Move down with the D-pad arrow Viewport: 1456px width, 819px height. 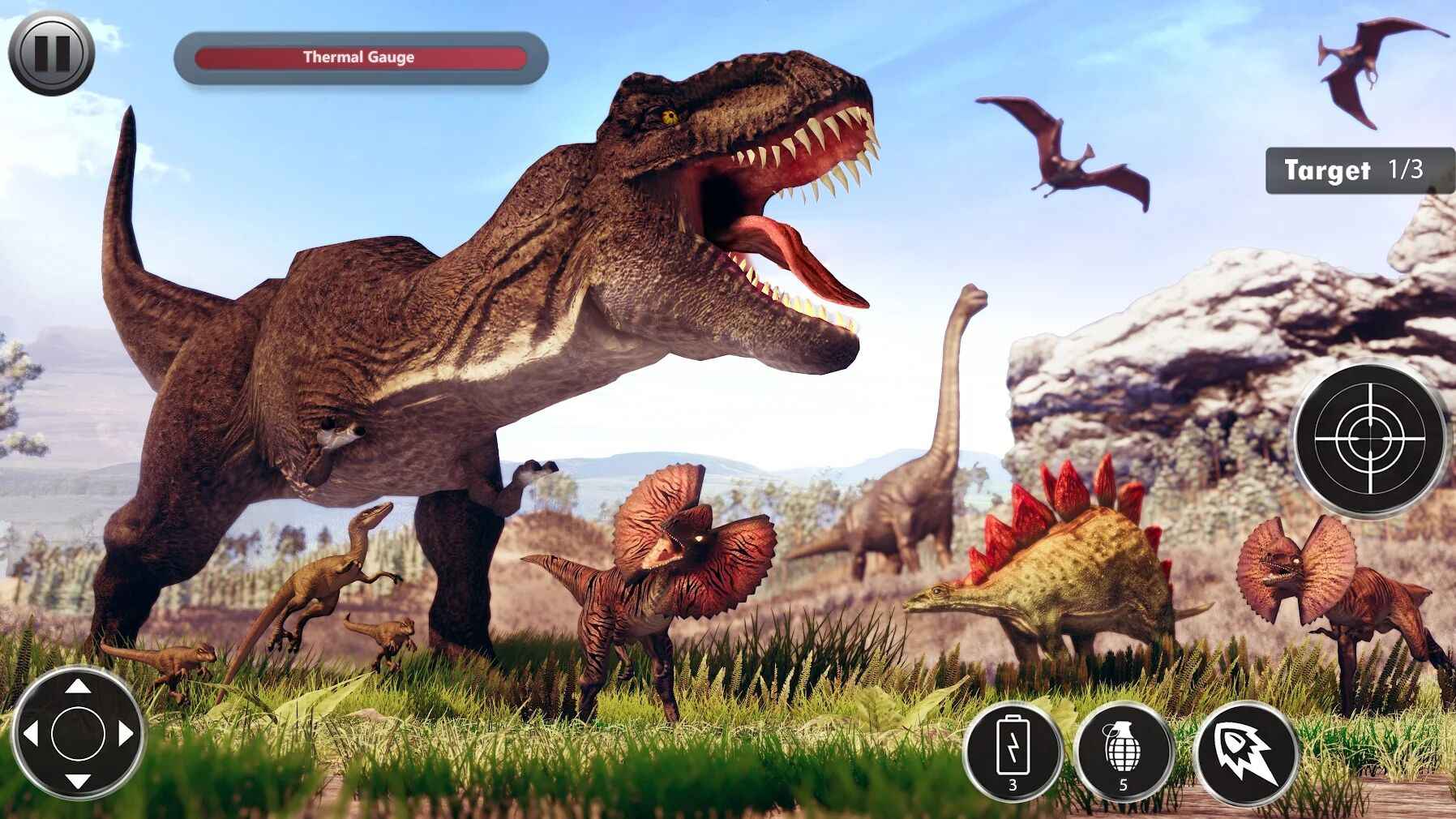78,781
